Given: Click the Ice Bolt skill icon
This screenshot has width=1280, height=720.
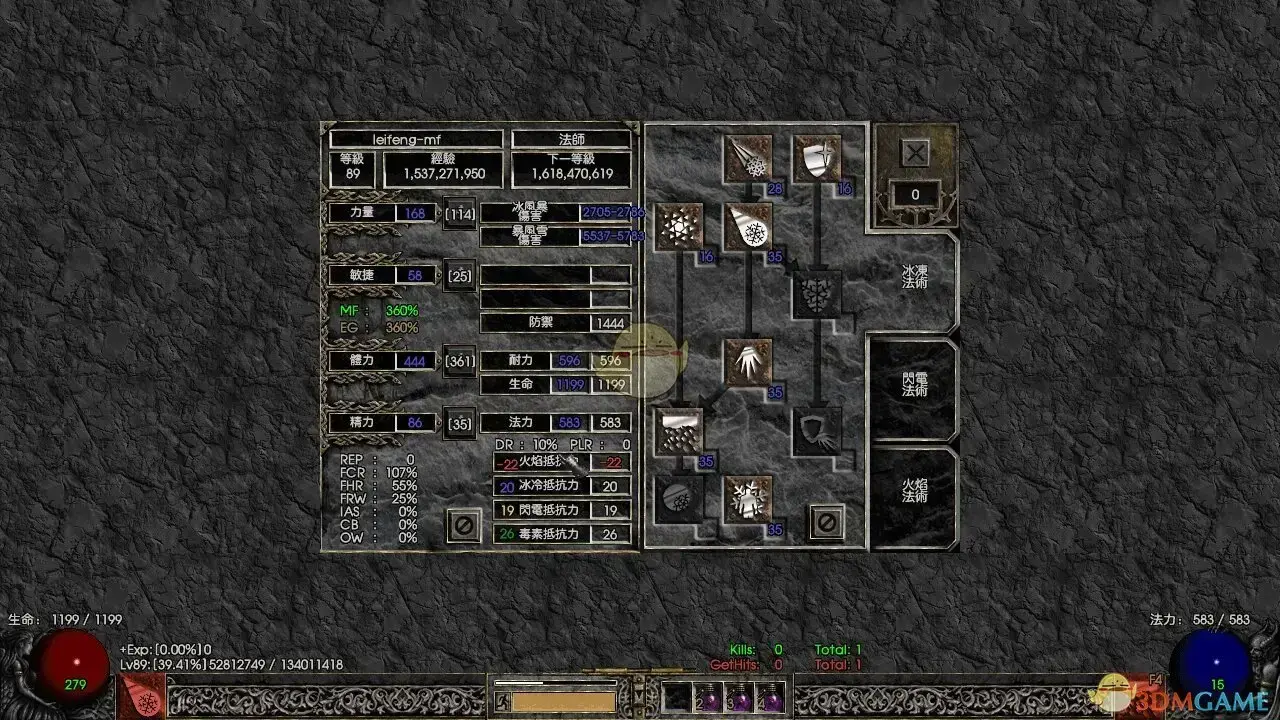Looking at the screenshot, I should [x=747, y=159].
